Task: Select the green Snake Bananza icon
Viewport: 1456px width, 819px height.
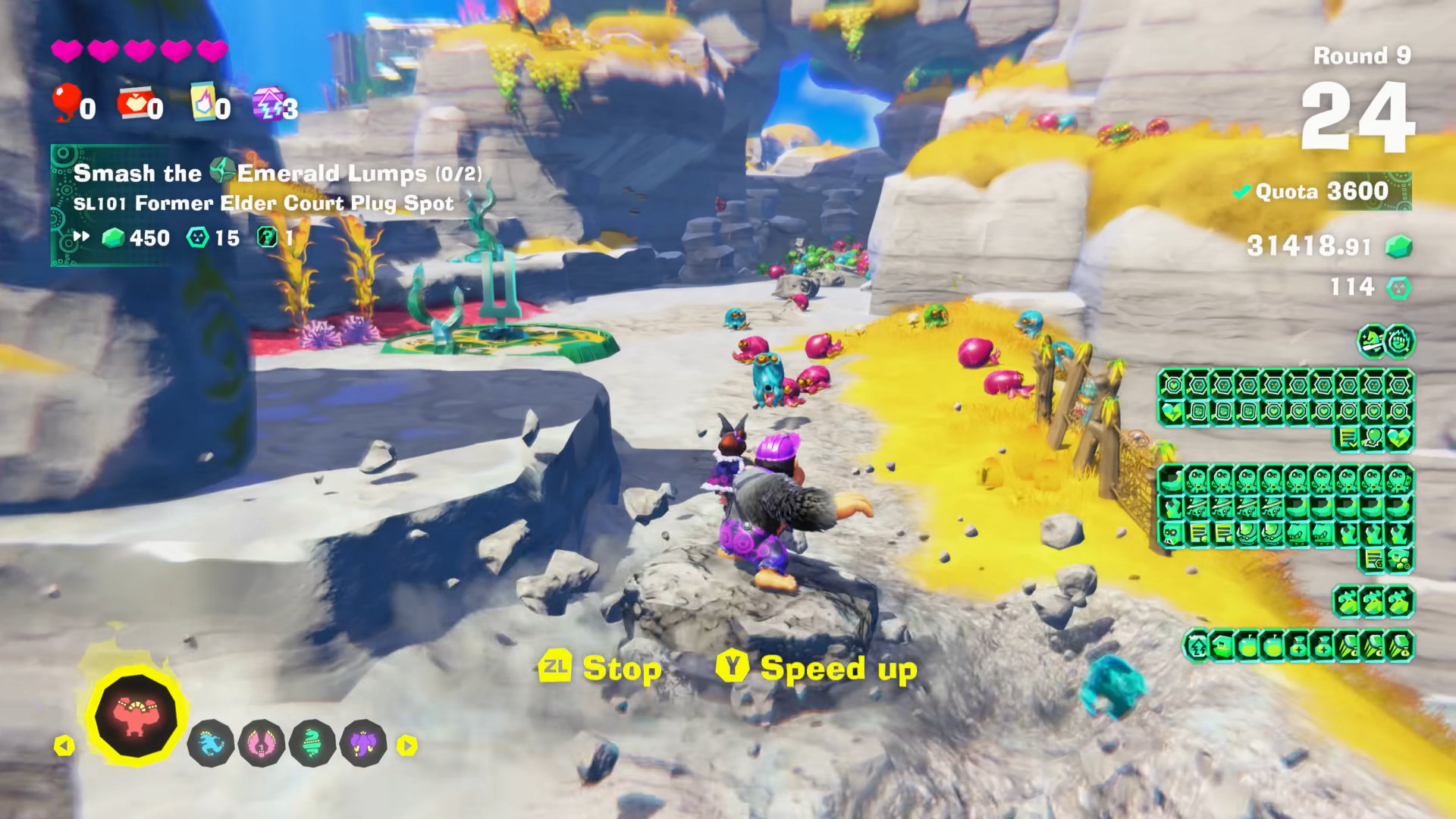Action: tap(312, 744)
